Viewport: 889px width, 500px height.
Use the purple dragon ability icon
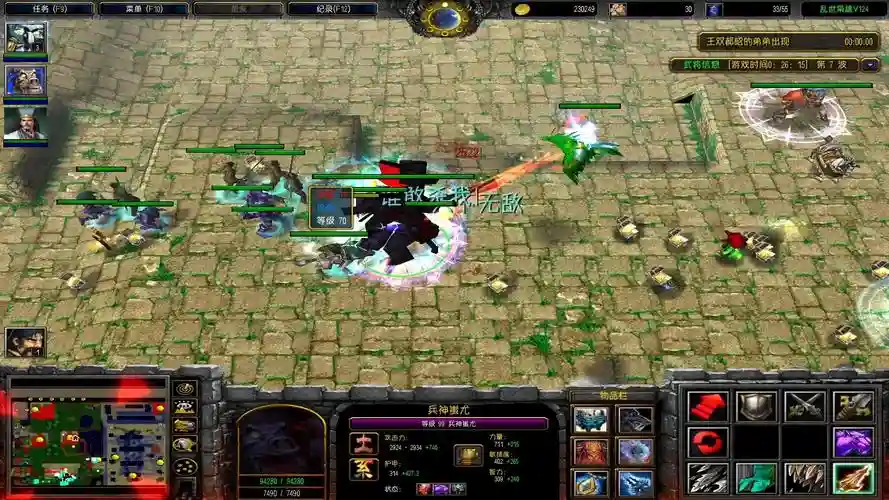[x=853, y=442]
